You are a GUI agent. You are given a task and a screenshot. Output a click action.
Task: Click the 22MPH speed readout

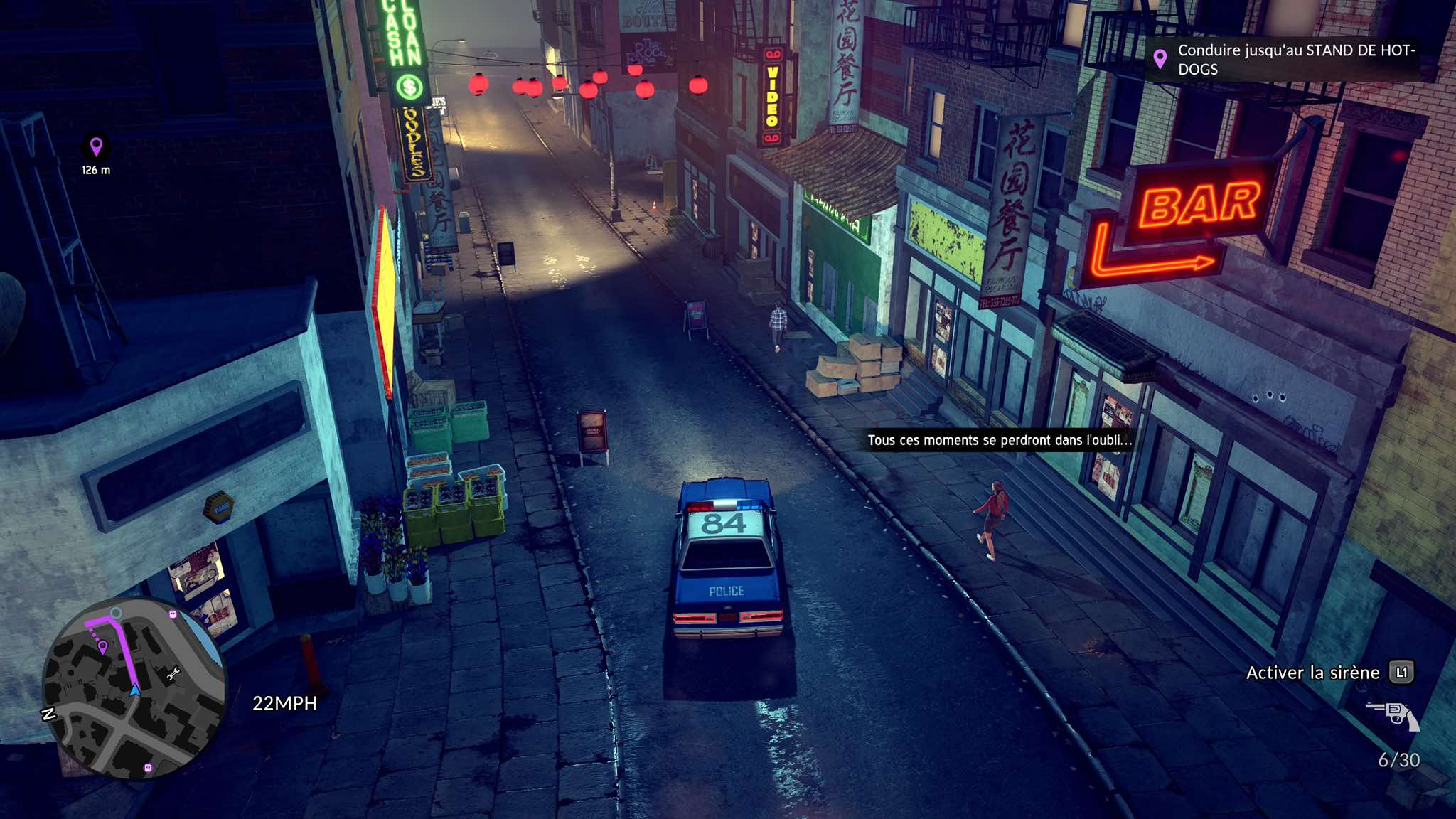(284, 704)
